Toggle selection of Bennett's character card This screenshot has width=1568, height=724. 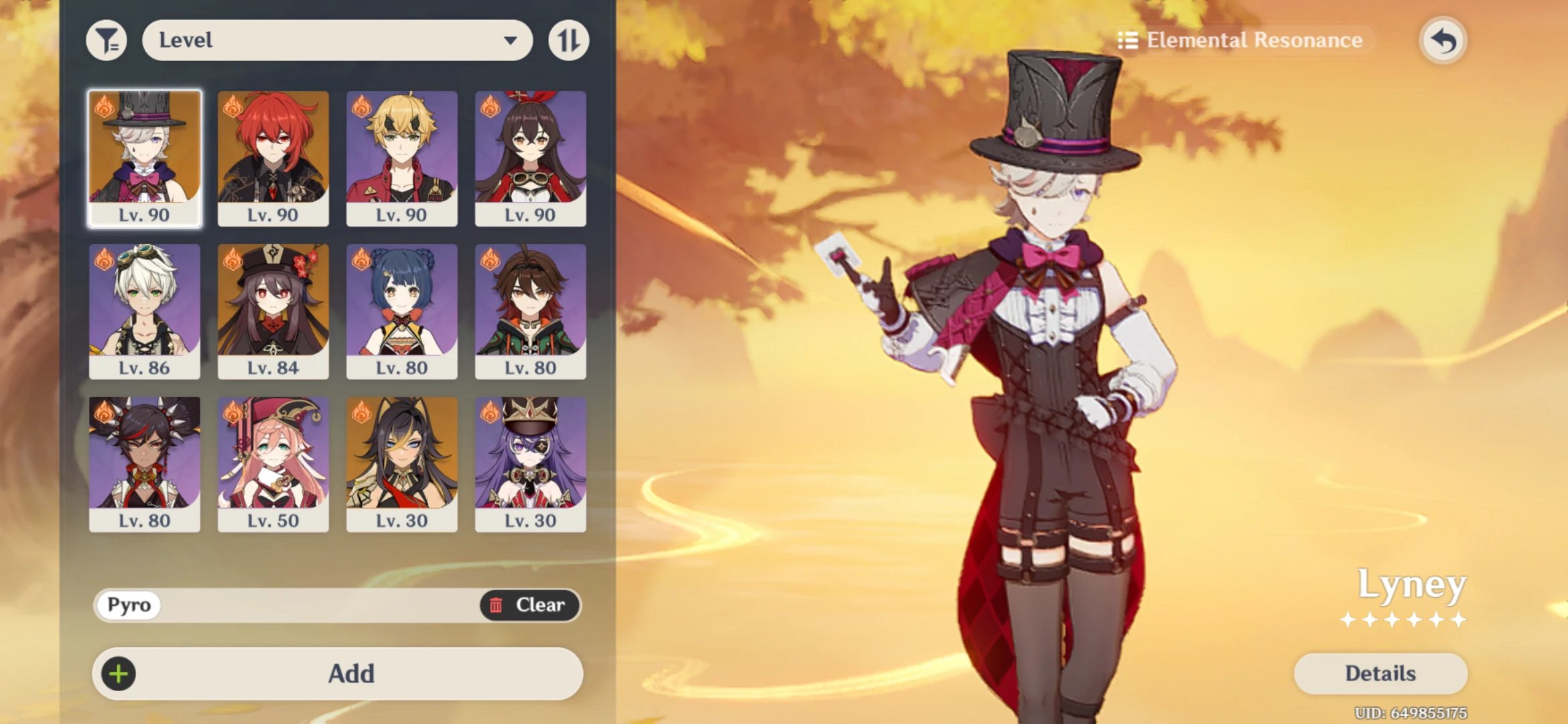145,312
